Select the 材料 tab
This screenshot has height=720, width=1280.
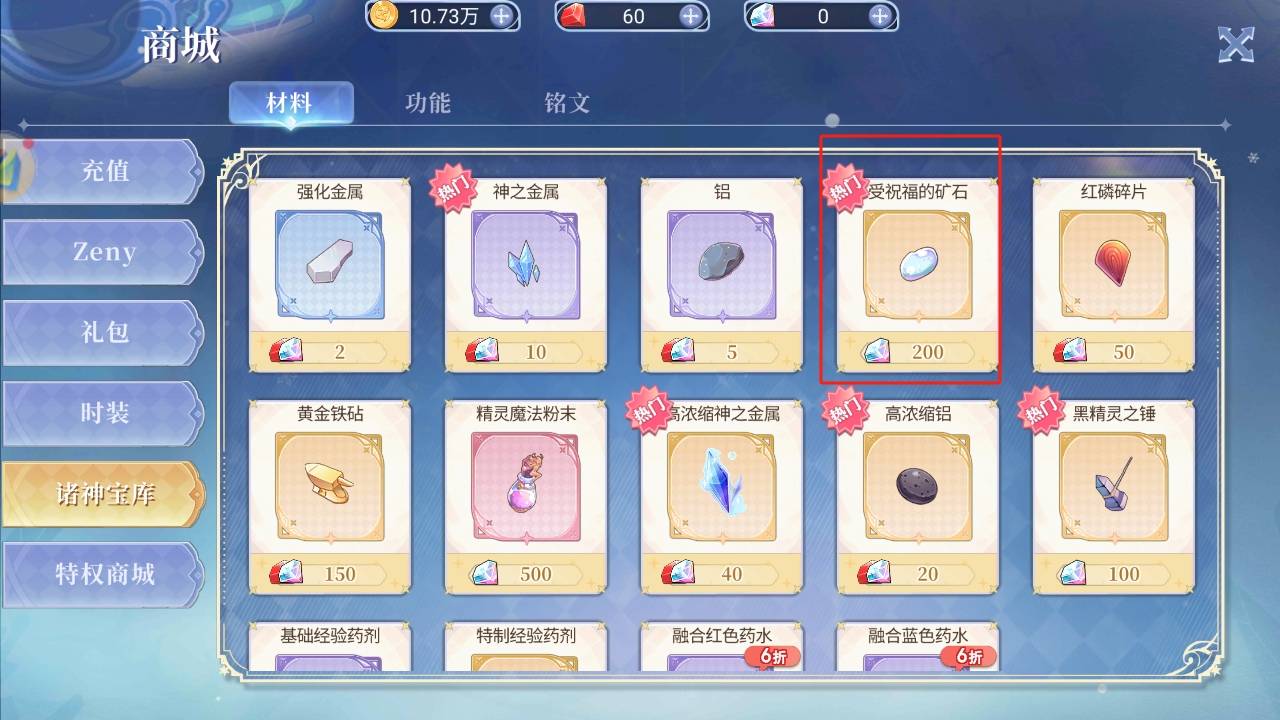[290, 103]
